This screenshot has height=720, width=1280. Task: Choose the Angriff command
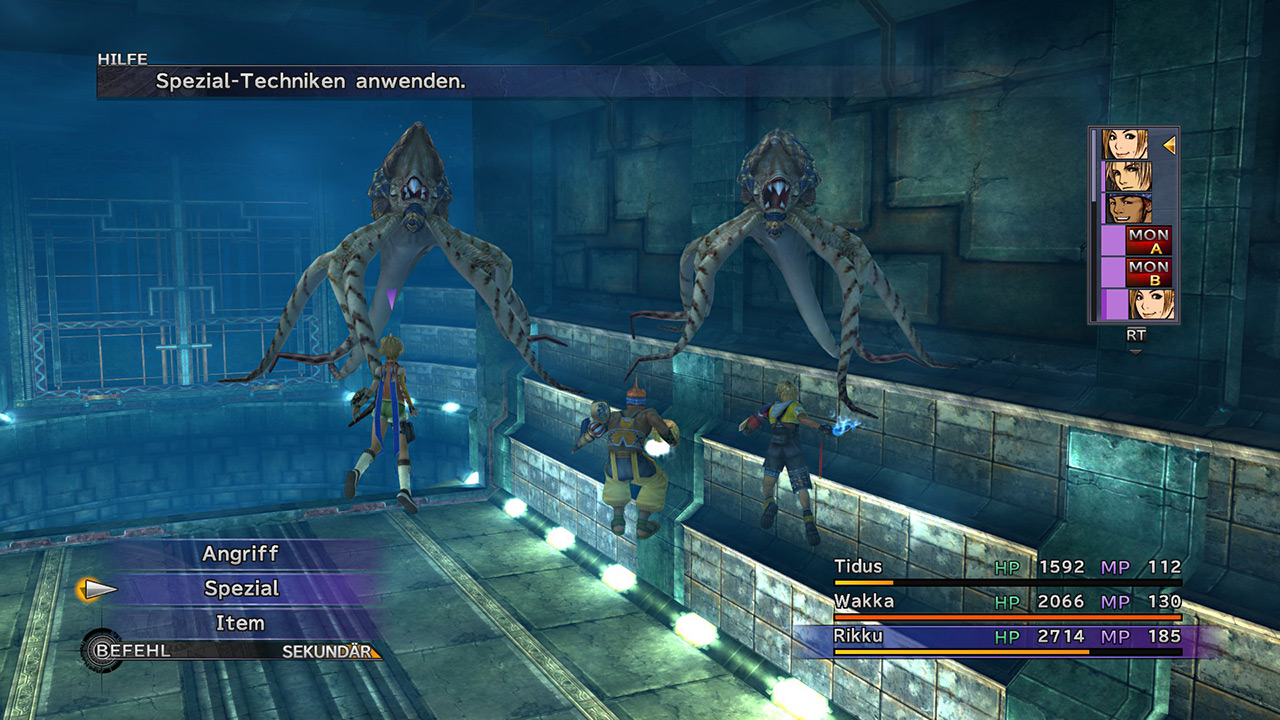pyautogui.click(x=240, y=554)
